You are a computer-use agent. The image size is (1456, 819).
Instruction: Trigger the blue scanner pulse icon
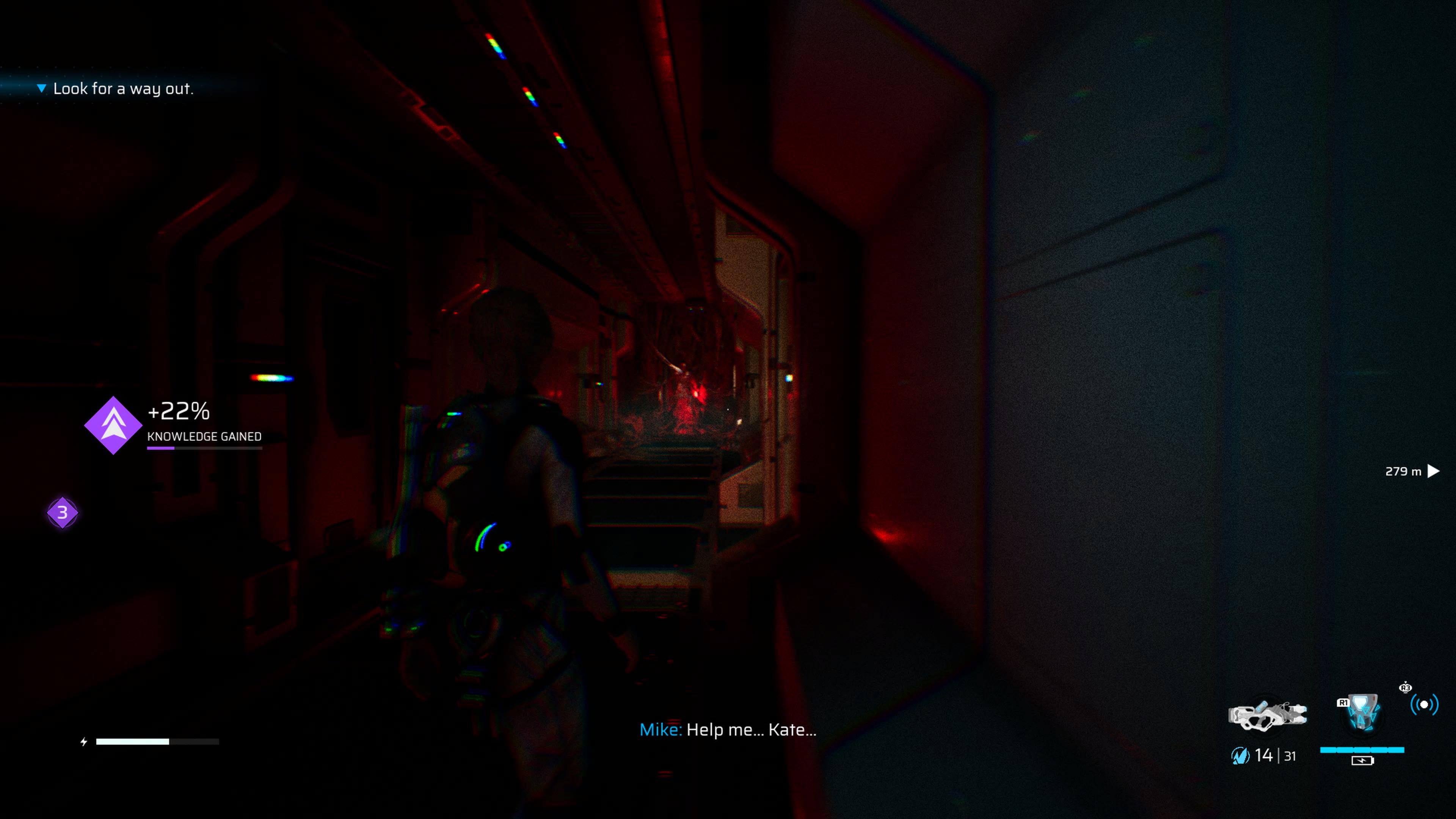point(1424,704)
